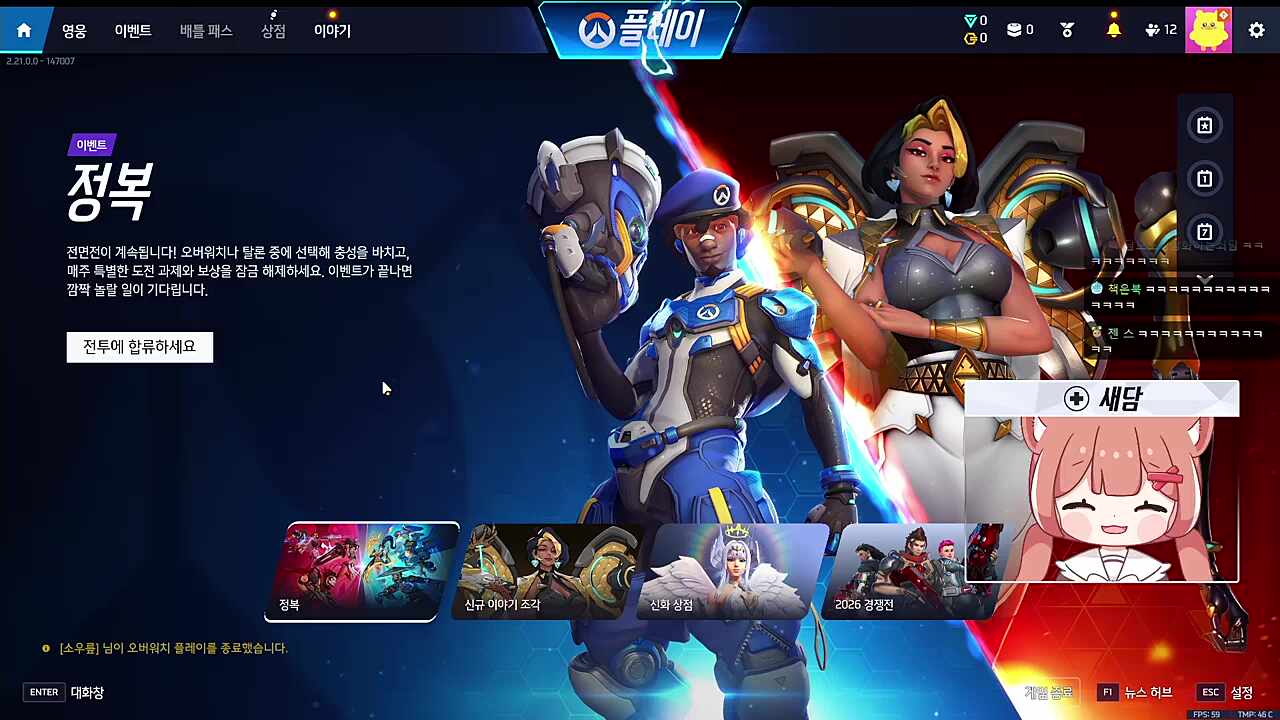
Task: Click the player avatar in the top right
Action: tap(1209, 29)
